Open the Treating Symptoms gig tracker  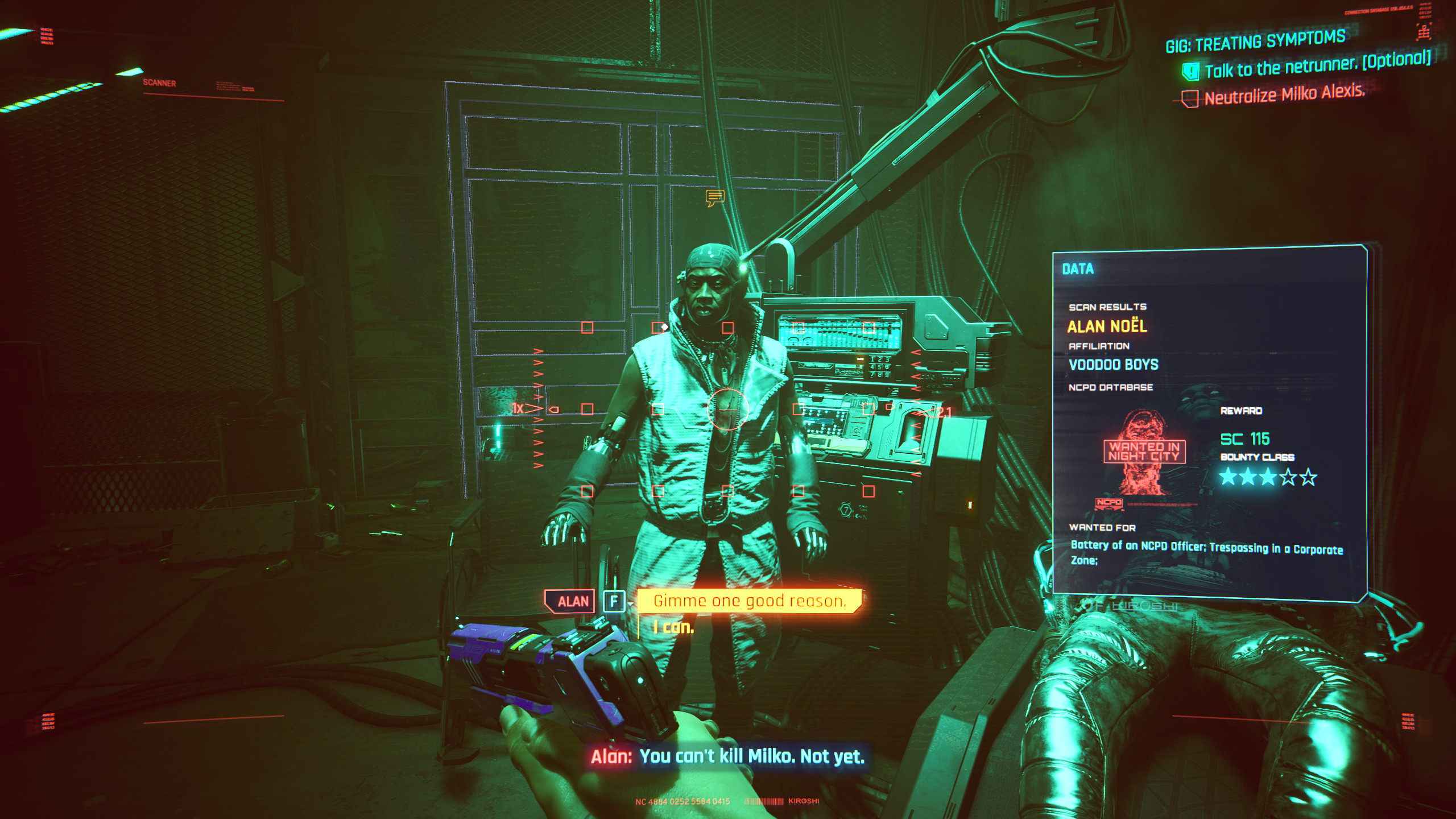[1255, 41]
